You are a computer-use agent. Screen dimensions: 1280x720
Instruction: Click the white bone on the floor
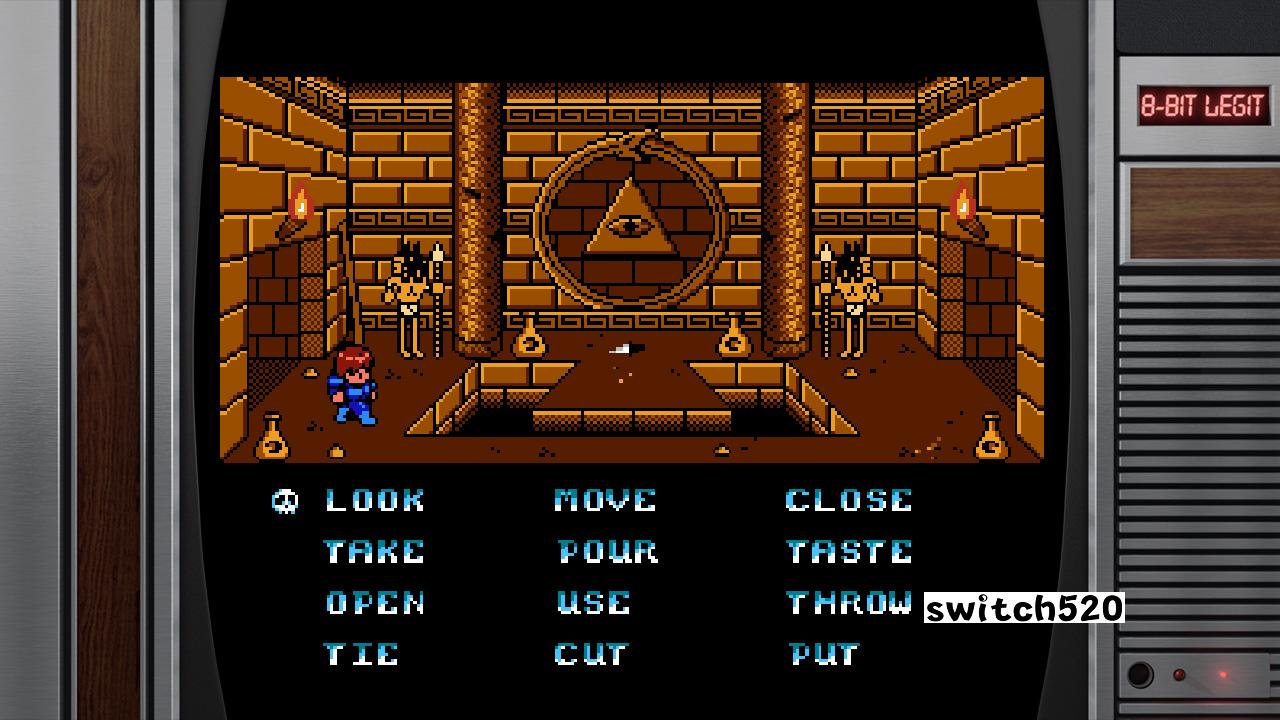621,350
